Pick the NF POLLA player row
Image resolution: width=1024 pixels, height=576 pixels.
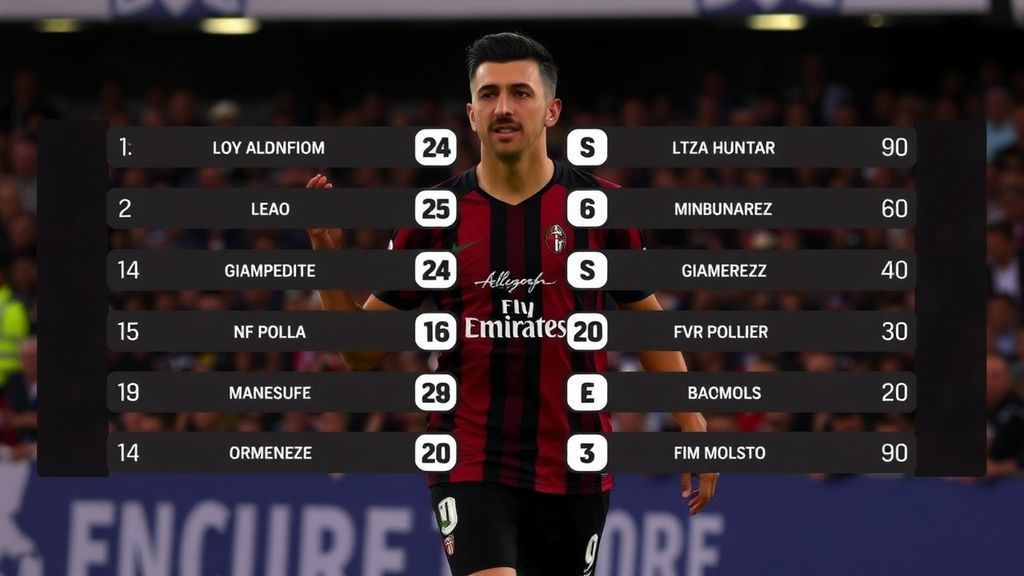click(270, 331)
